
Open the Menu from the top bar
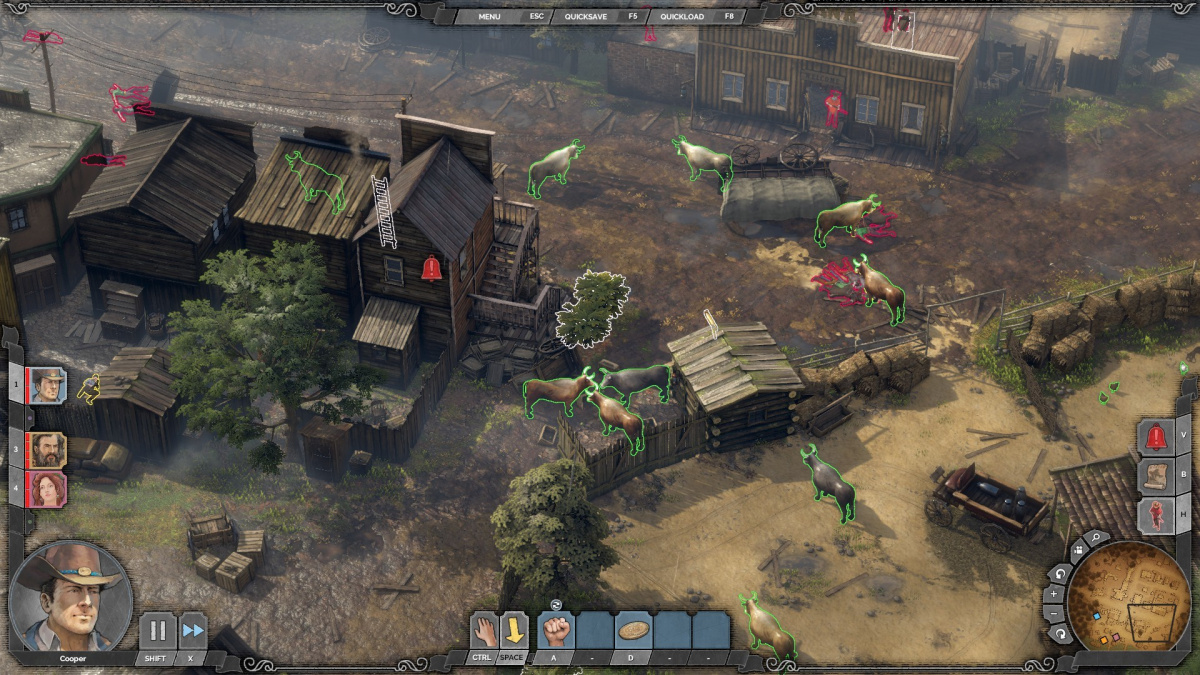(489, 16)
